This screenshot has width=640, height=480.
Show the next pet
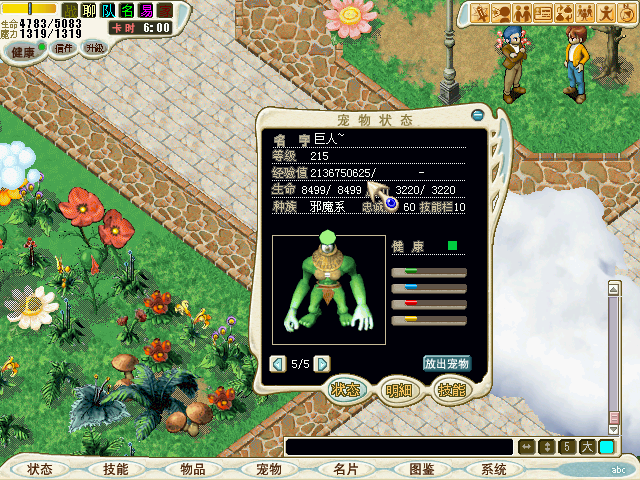click(322, 364)
